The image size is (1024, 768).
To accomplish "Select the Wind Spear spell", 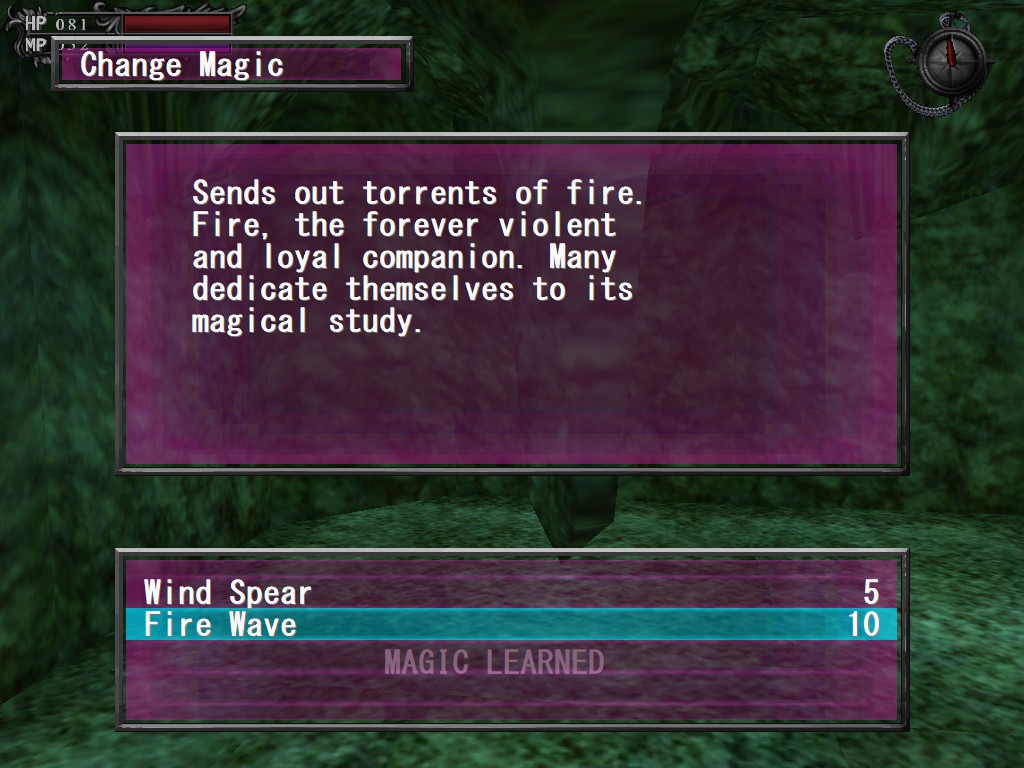I will pos(228,592).
